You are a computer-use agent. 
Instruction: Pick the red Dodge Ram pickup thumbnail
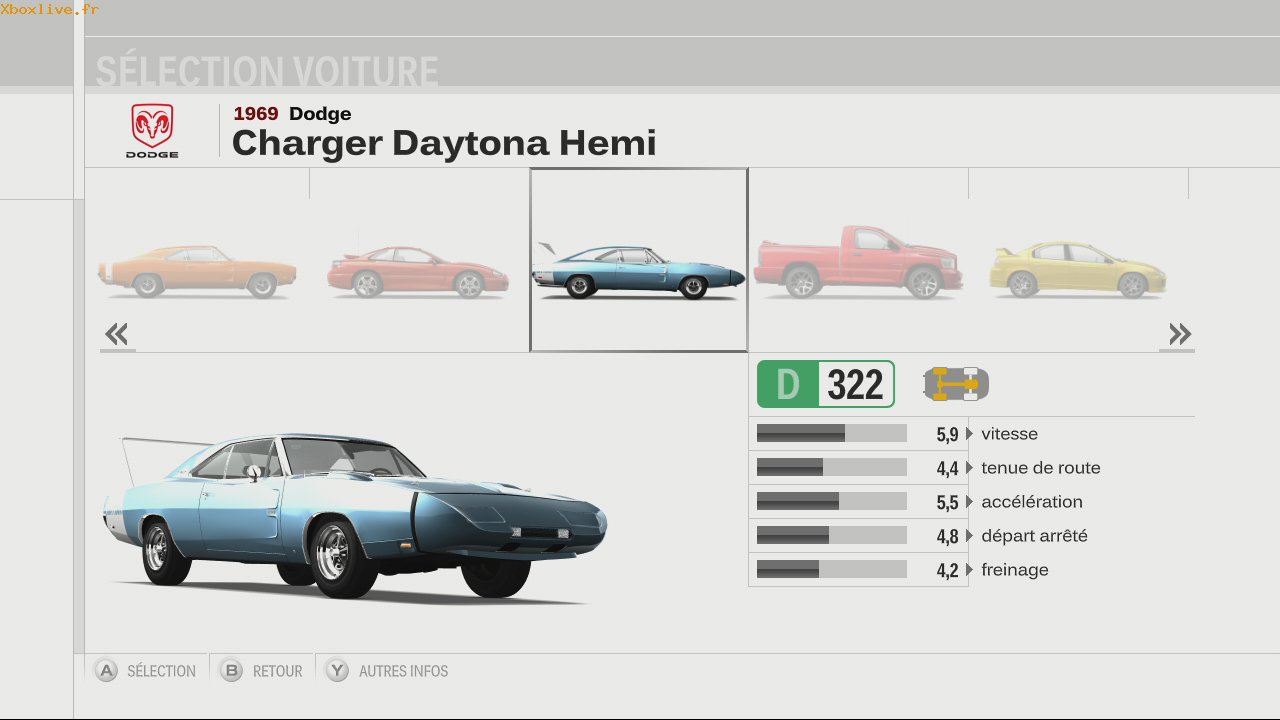(858, 263)
